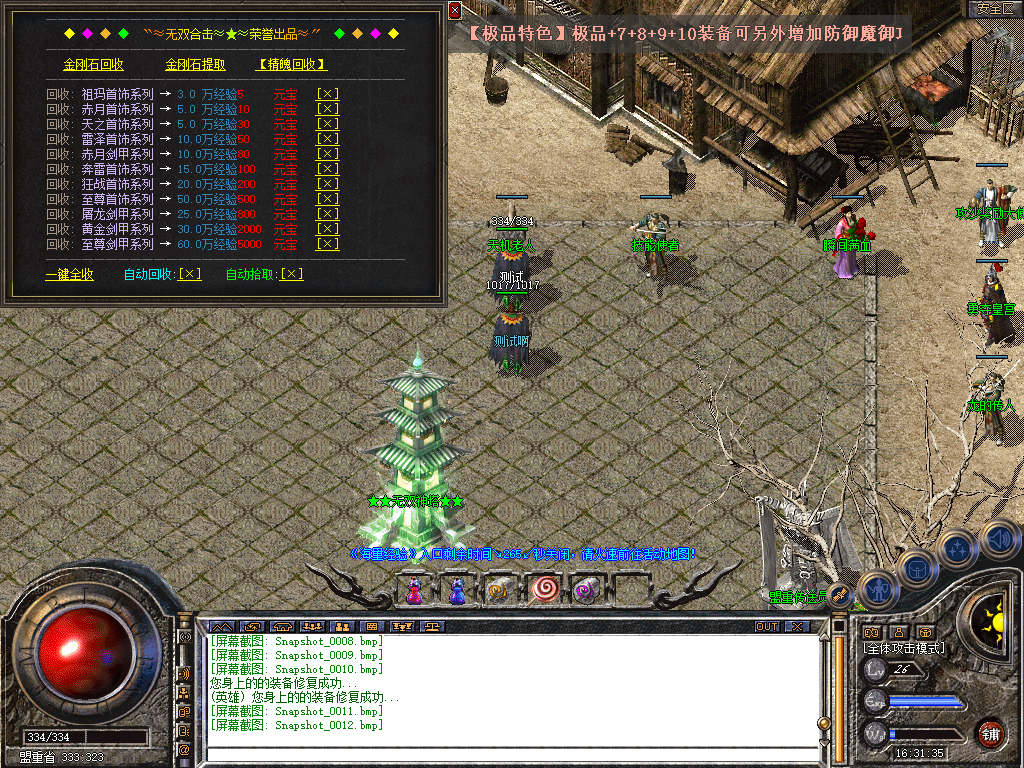The image size is (1024, 768).
Task: Open the 金刚石回收 link
Action: (93, 65)
